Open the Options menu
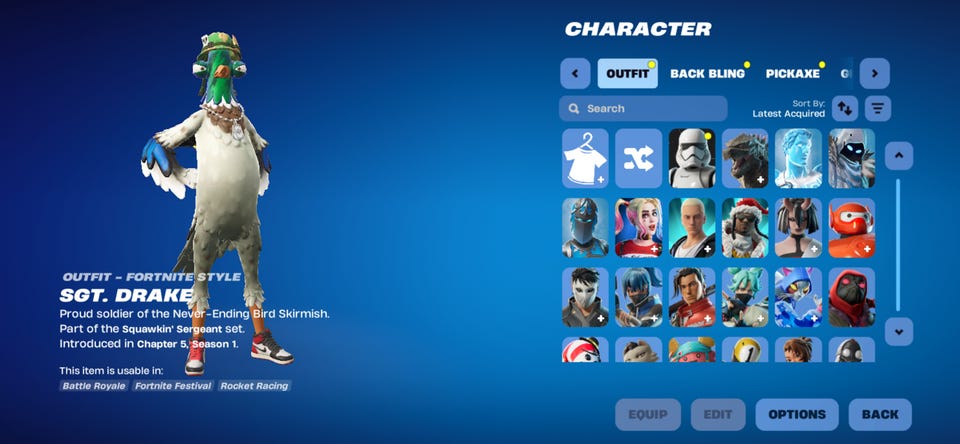This screenshot has width=960, height=444. (x=797, y=414)
